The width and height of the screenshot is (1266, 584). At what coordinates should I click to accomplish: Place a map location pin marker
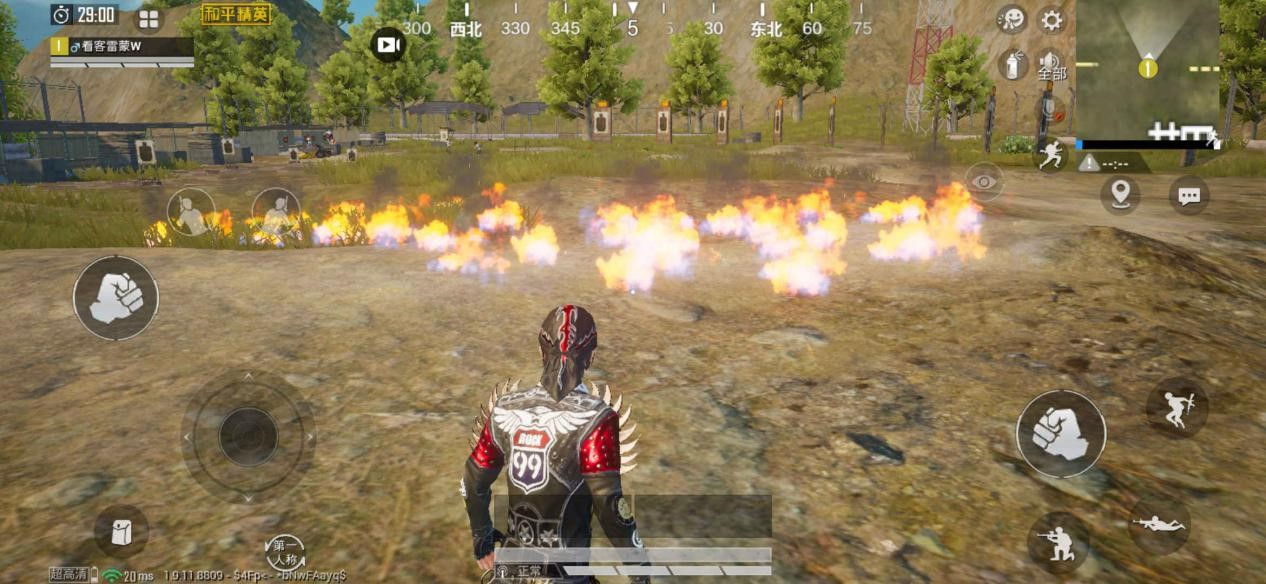tap(1120, 194)
